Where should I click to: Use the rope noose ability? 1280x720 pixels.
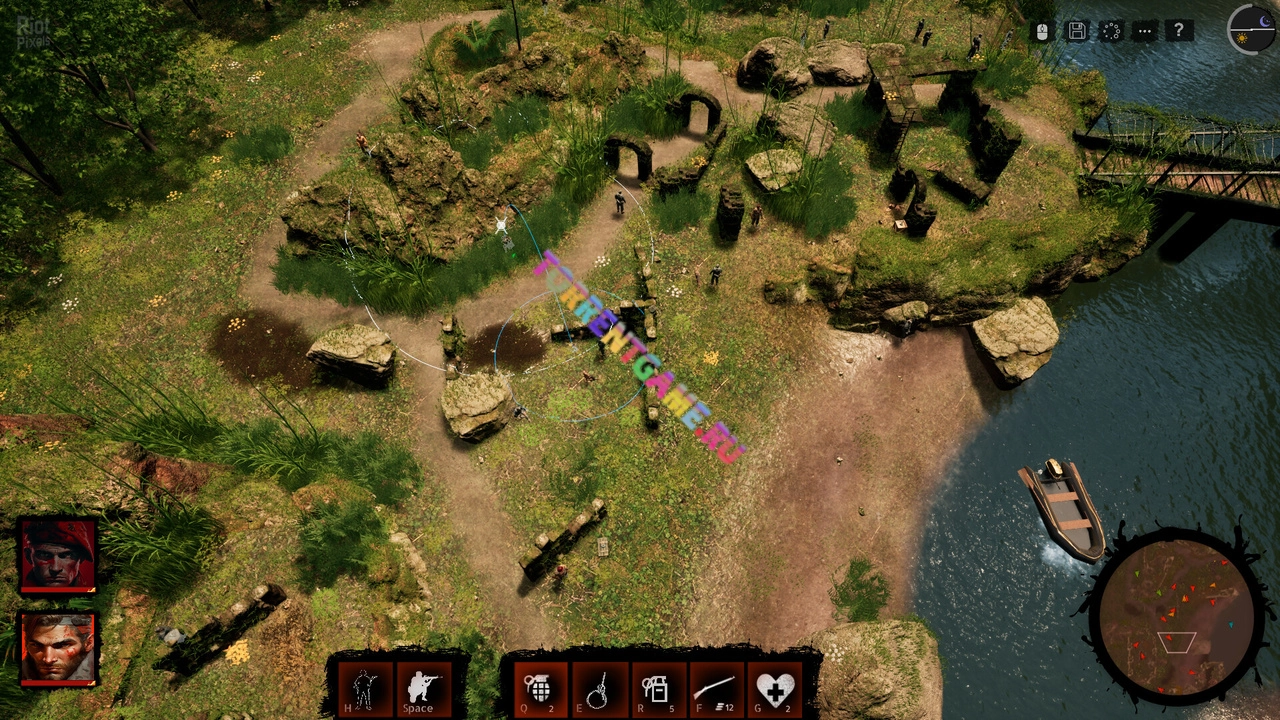[598, 689]
